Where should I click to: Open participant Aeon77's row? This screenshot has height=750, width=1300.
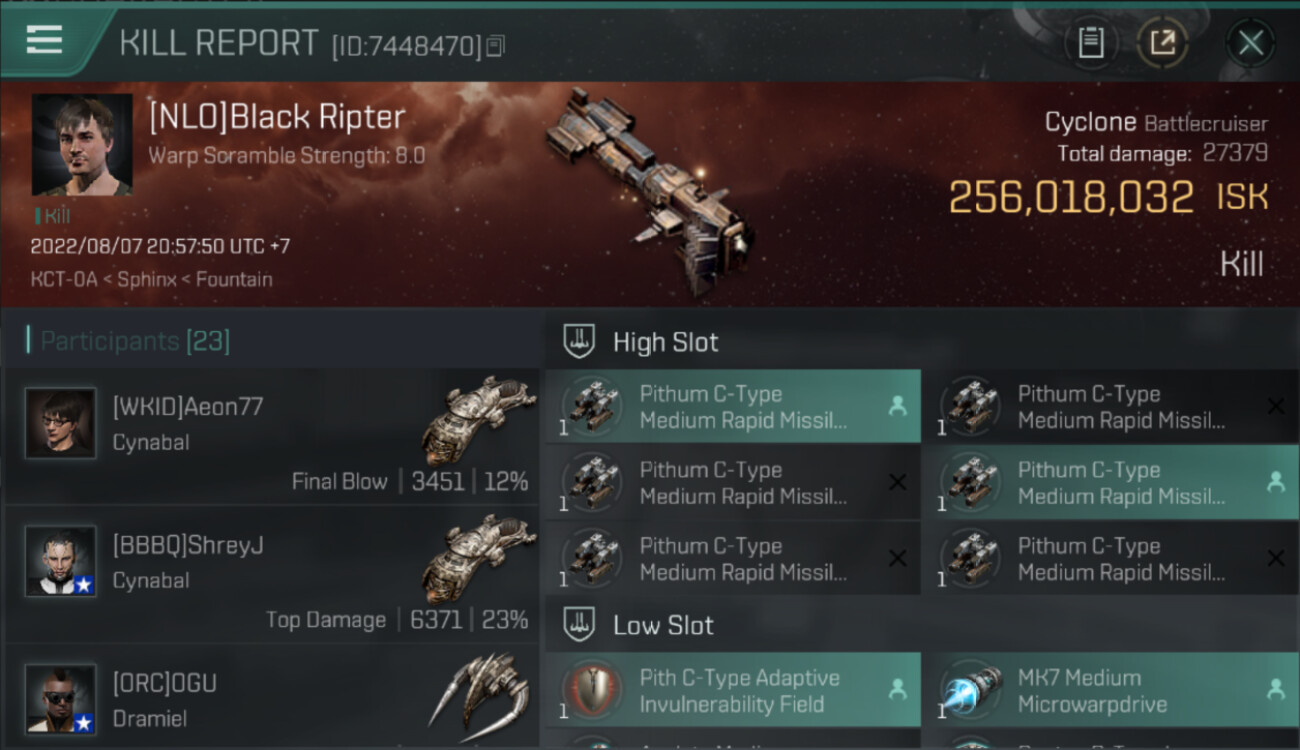[272, 437]
